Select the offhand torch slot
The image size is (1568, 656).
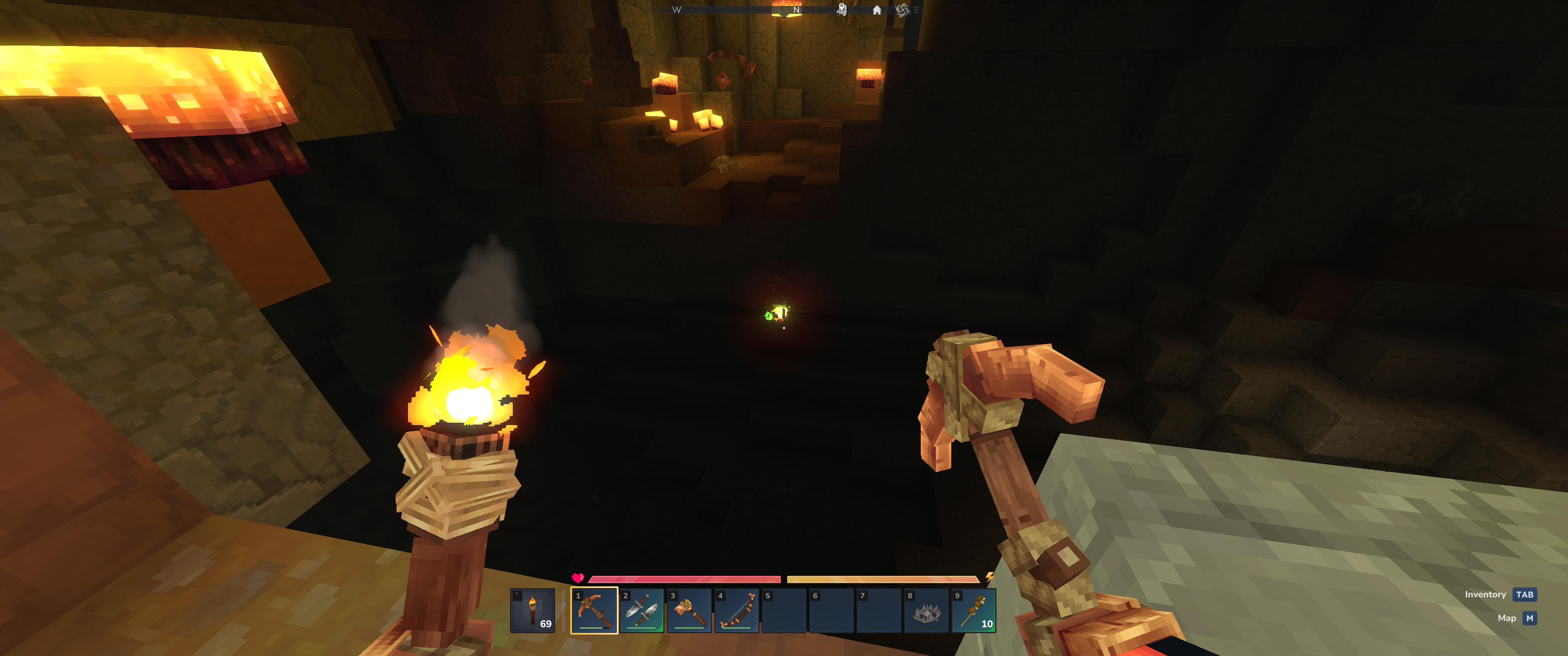[x=532, y=610]
